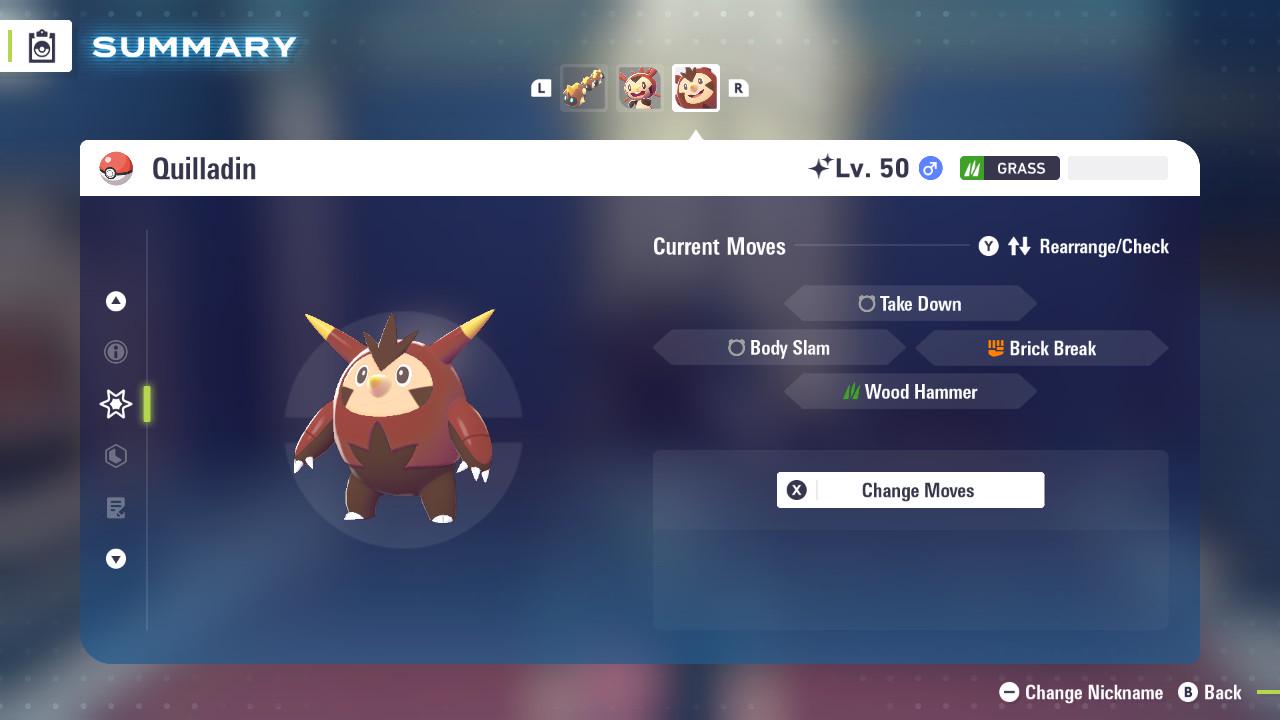Open the hexagon stats page icon

pyautogui.click(x=116, y=456)
